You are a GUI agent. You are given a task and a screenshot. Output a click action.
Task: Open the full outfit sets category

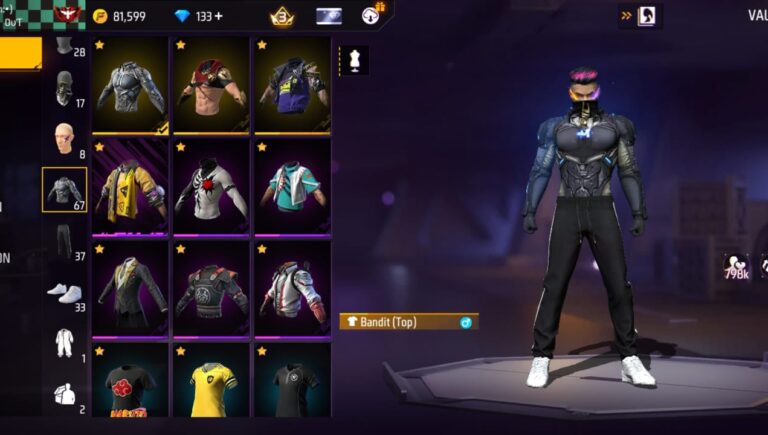click(65, 342)
